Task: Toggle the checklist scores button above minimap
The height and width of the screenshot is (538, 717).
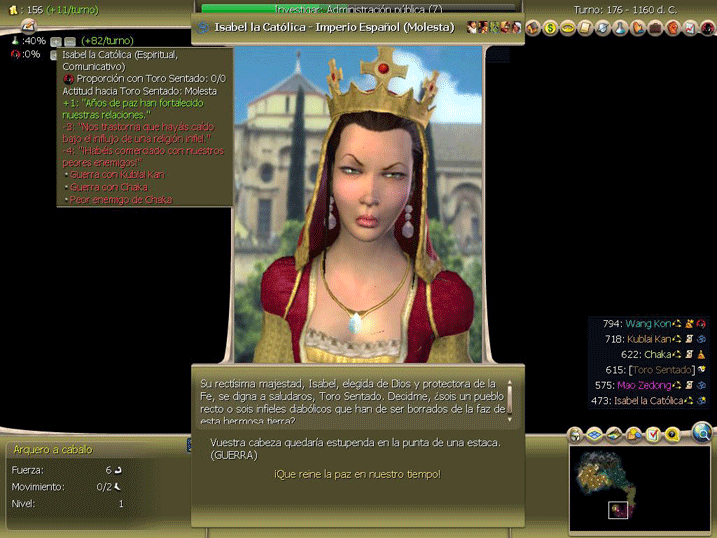Action: (x=653, y=434)
